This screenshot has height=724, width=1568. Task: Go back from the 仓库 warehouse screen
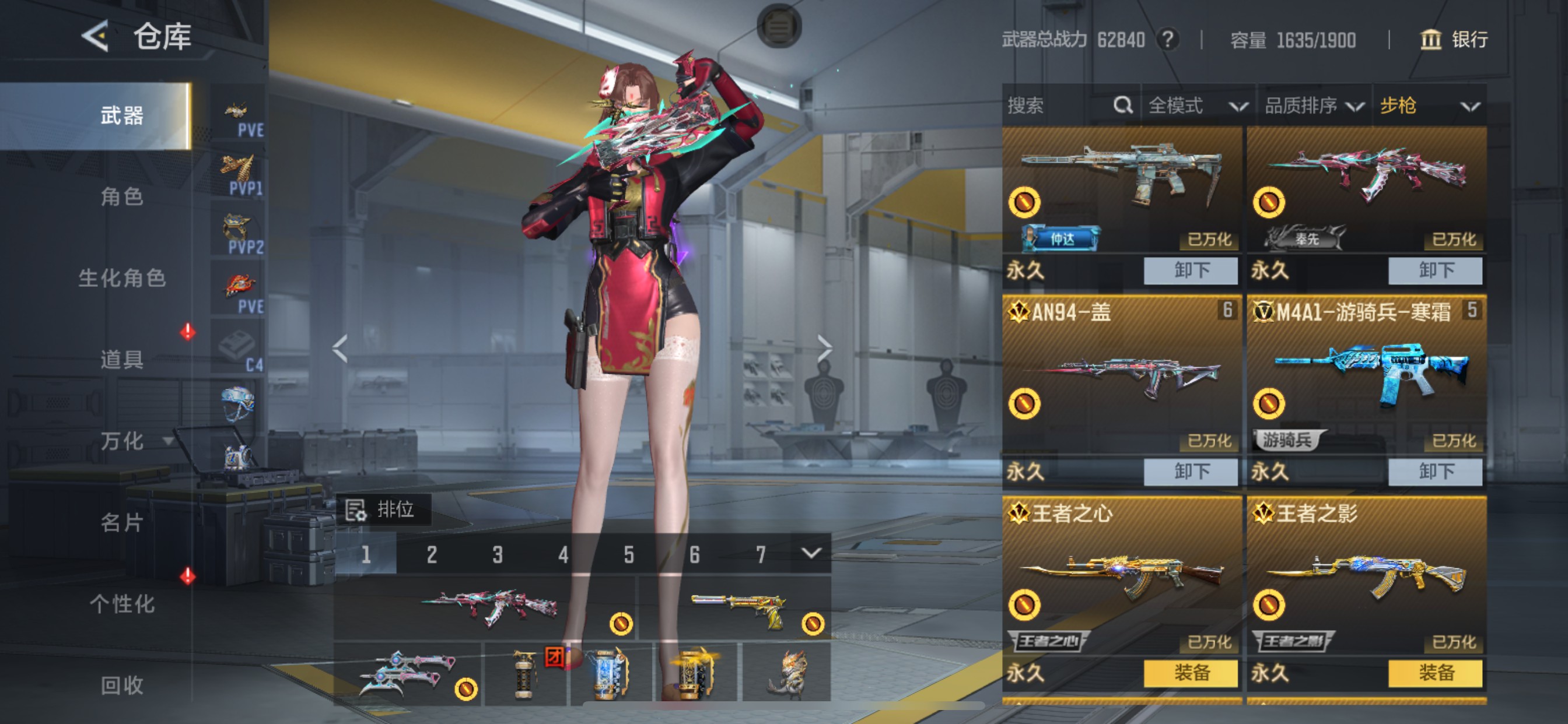click(96, 37)
